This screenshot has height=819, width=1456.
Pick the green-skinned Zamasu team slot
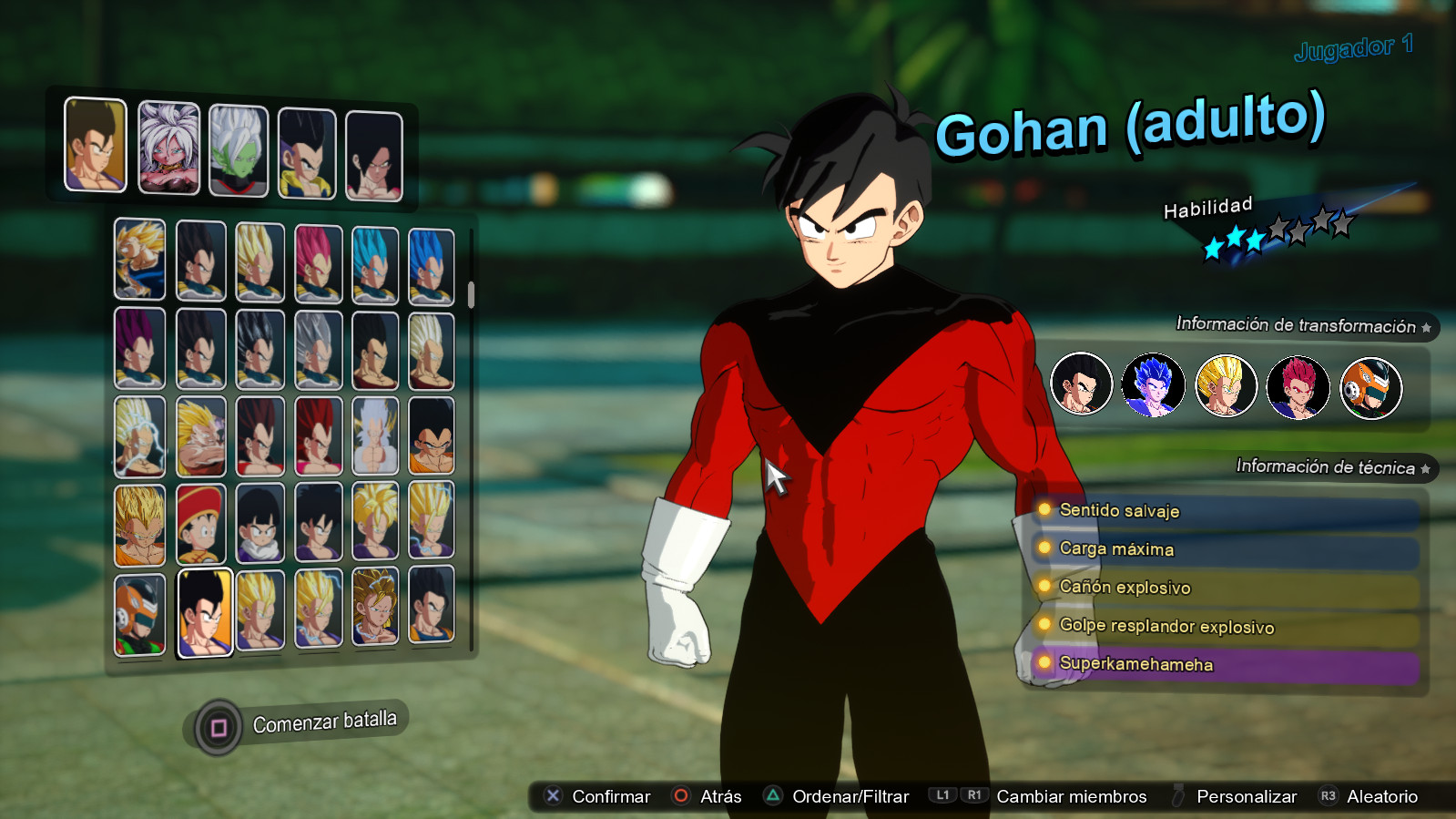click(x=239, y=150)
